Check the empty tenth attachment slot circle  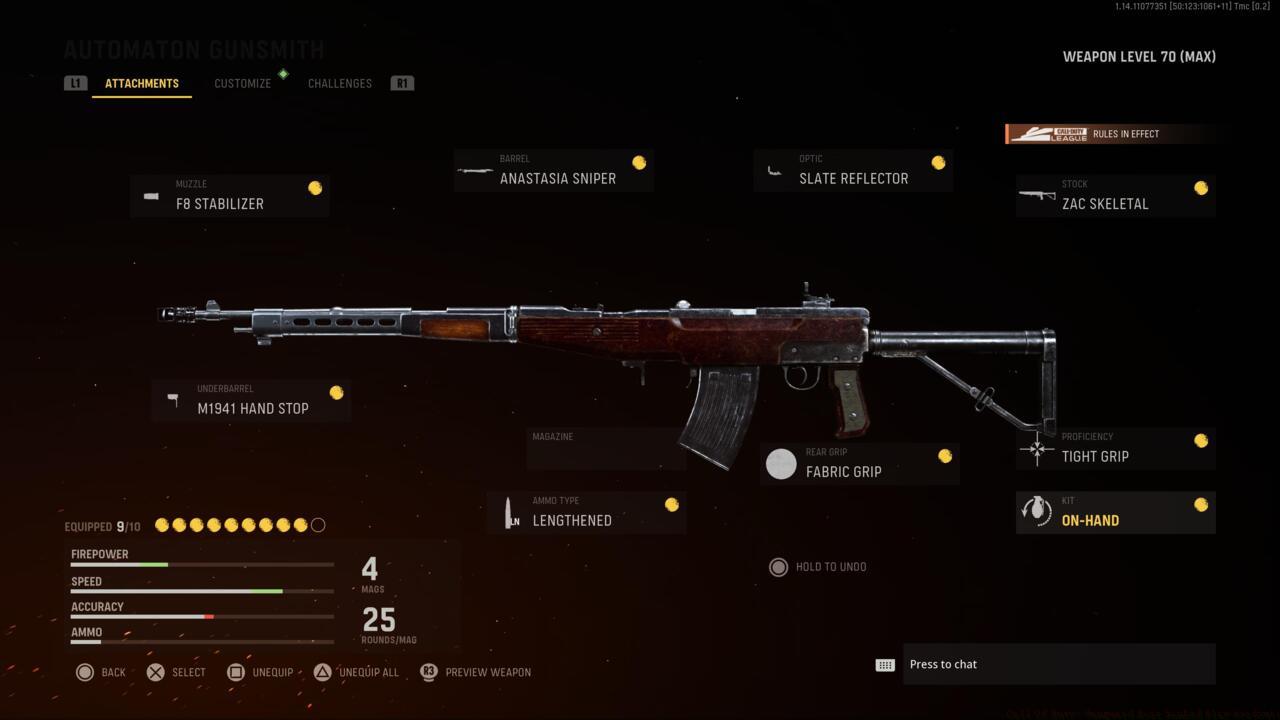tap(318, 524)
